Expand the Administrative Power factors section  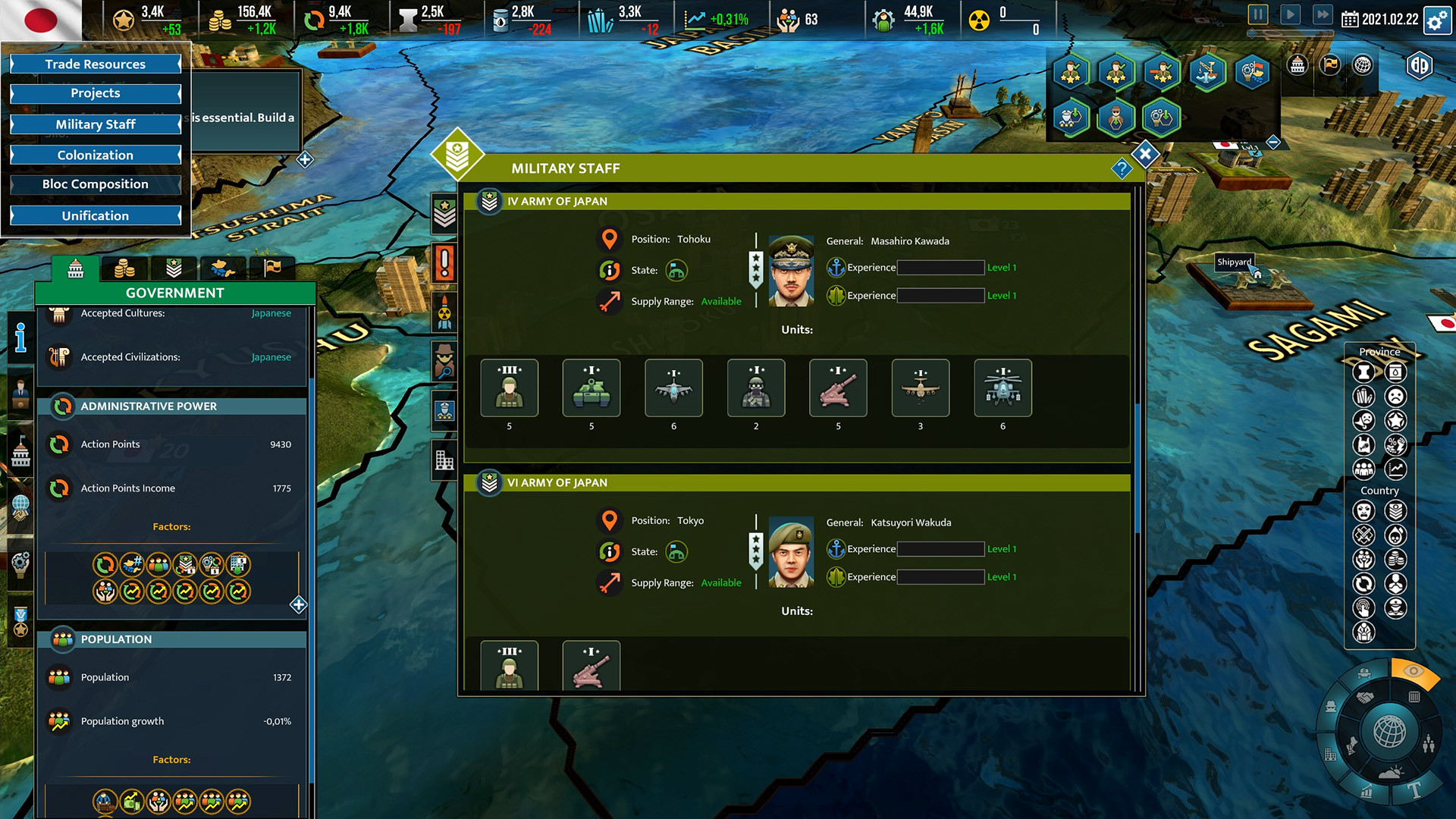coord(298,605)
